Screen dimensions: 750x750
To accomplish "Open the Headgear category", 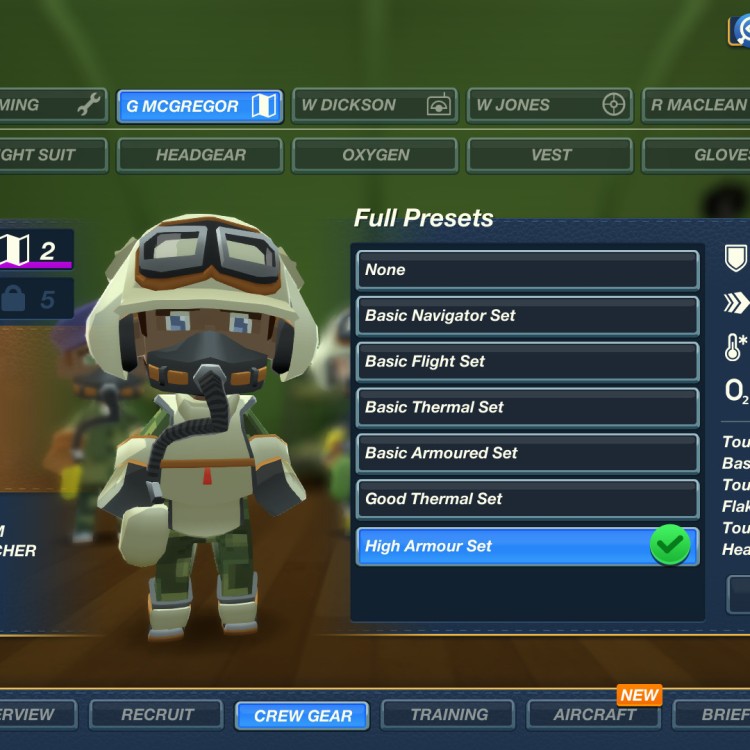I will coord(200,155).
